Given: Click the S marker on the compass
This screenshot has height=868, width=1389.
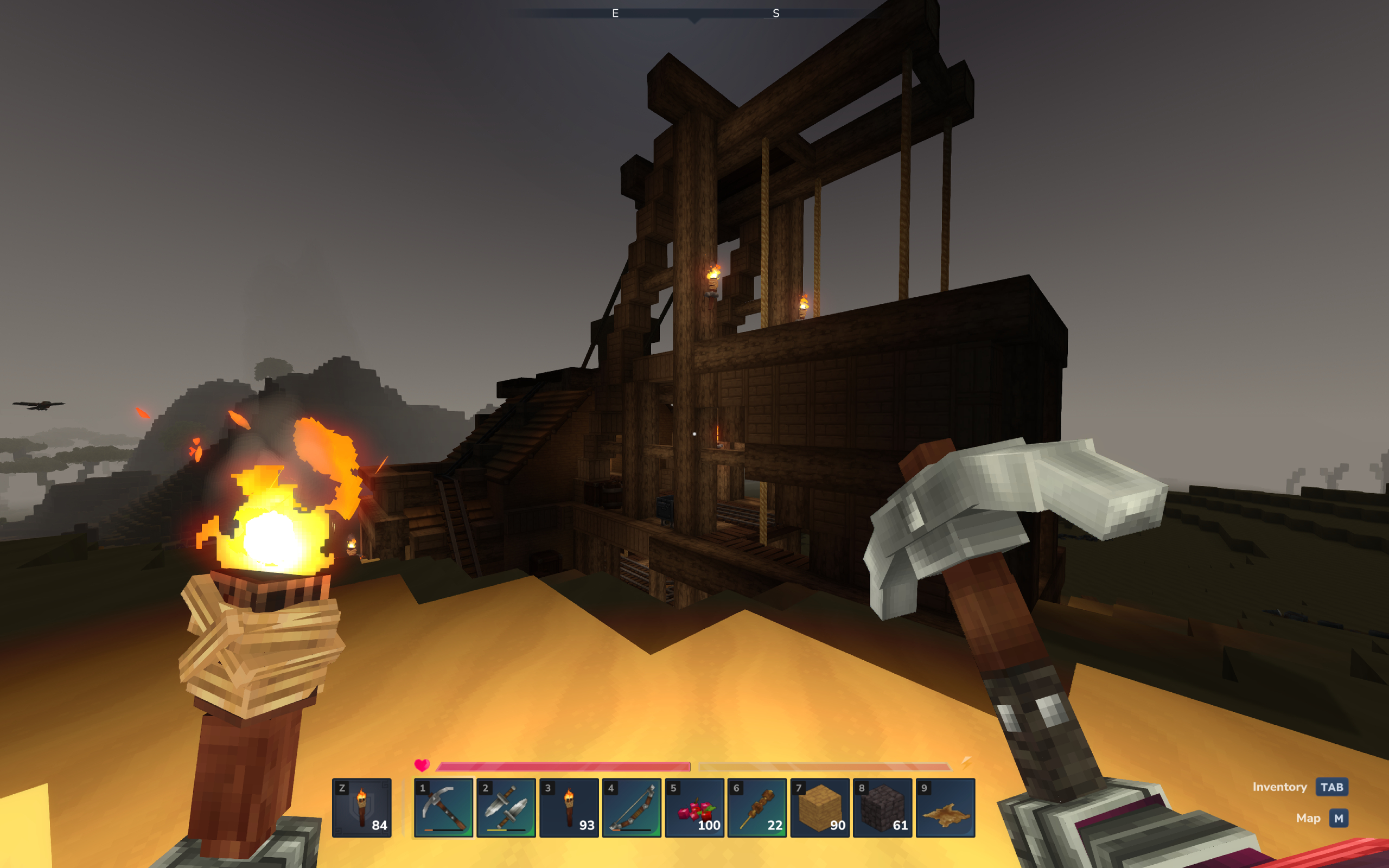Looking at the screenshot, I should tap(776, 14).
